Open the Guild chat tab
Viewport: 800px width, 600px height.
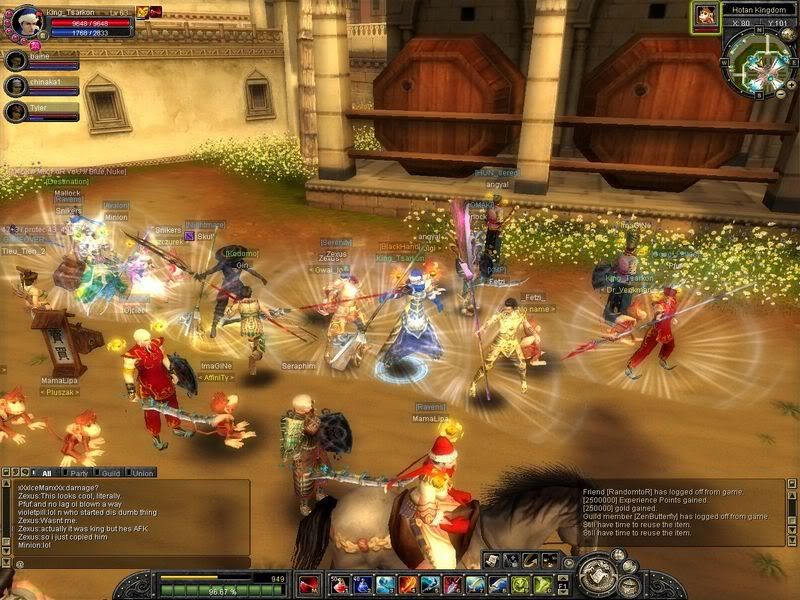tap(111, 473)
